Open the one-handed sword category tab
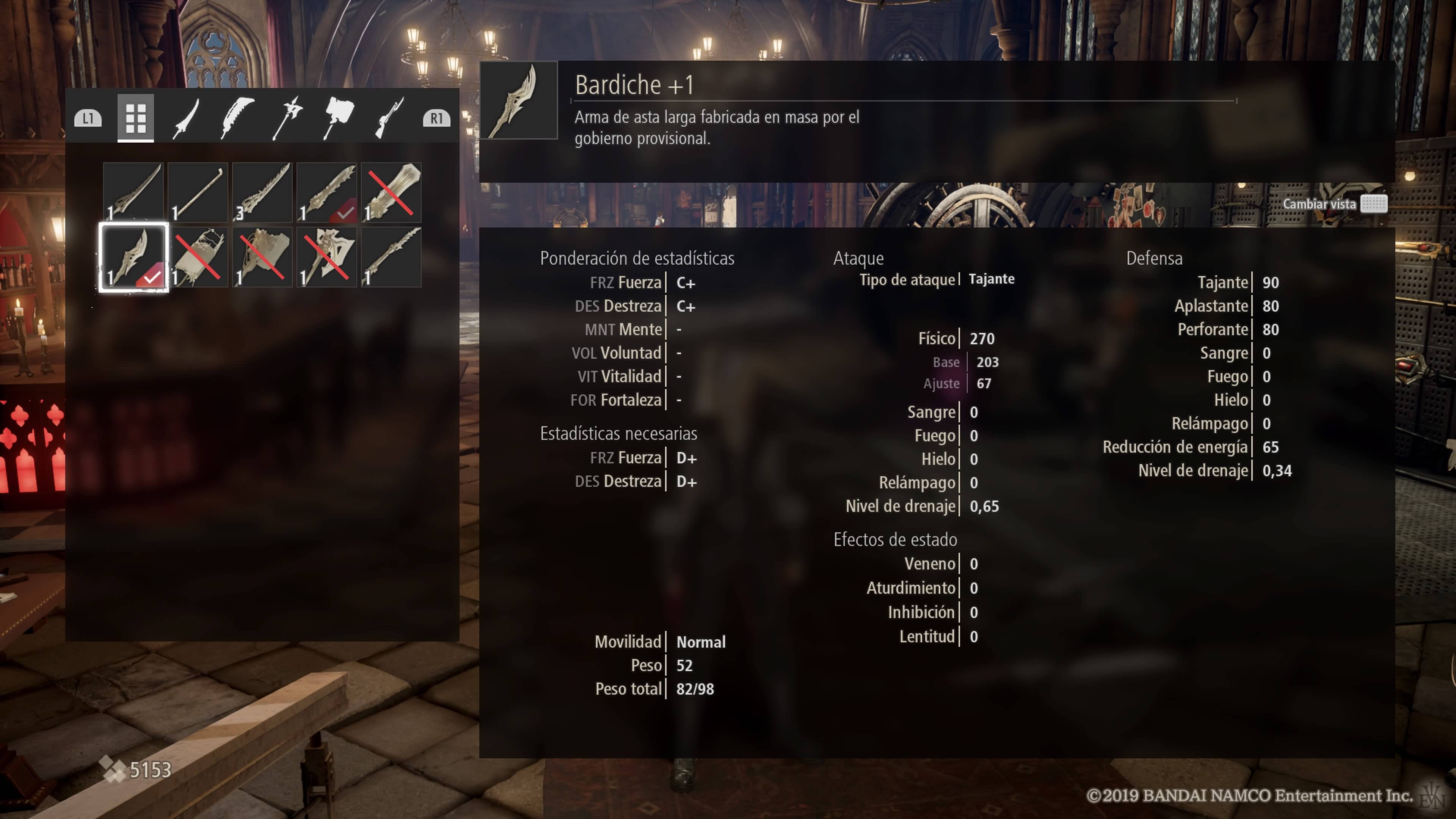1456x819 pixels. (x=186, y=118)
